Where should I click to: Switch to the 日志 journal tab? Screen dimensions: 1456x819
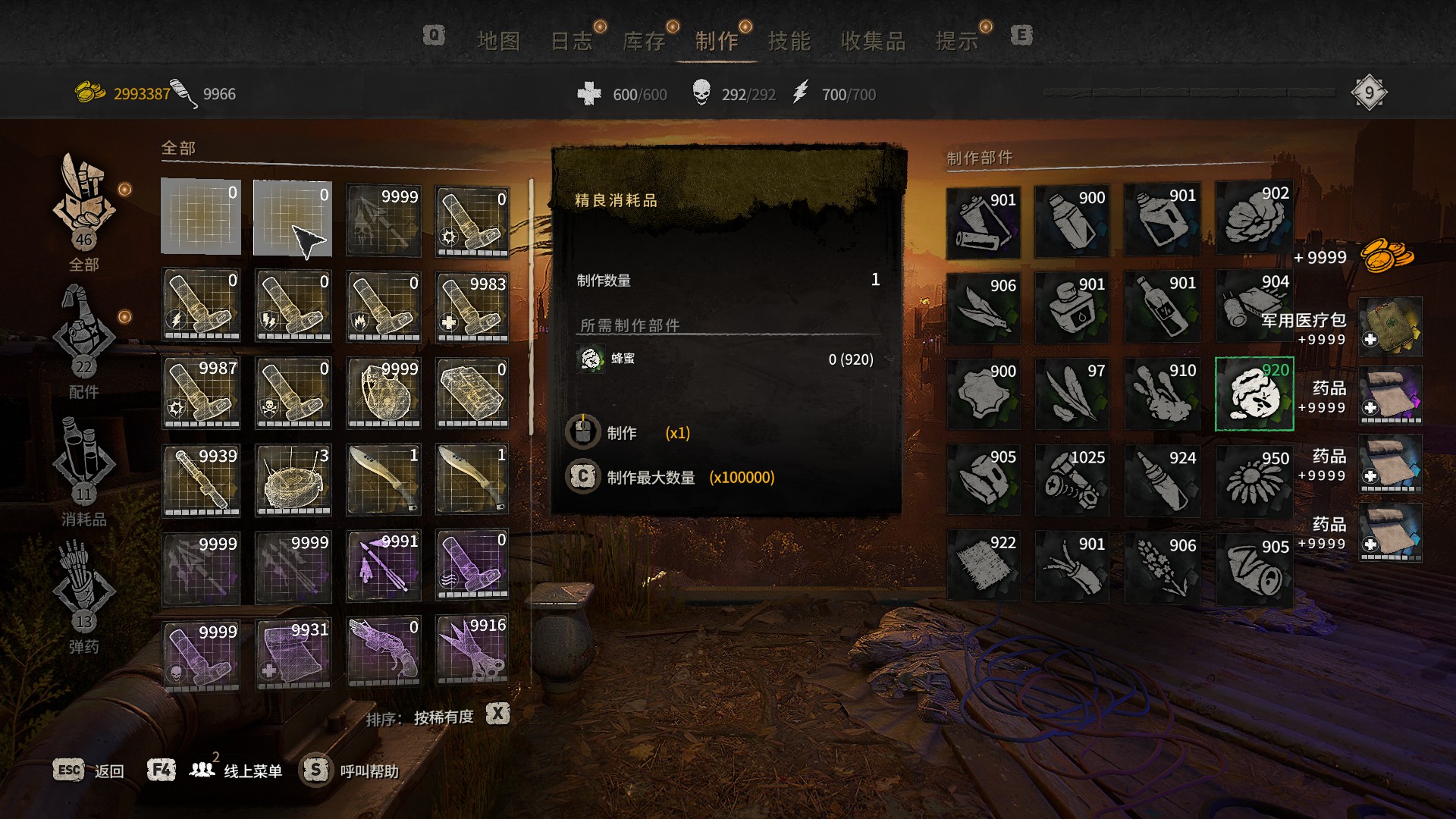point(571,41)
